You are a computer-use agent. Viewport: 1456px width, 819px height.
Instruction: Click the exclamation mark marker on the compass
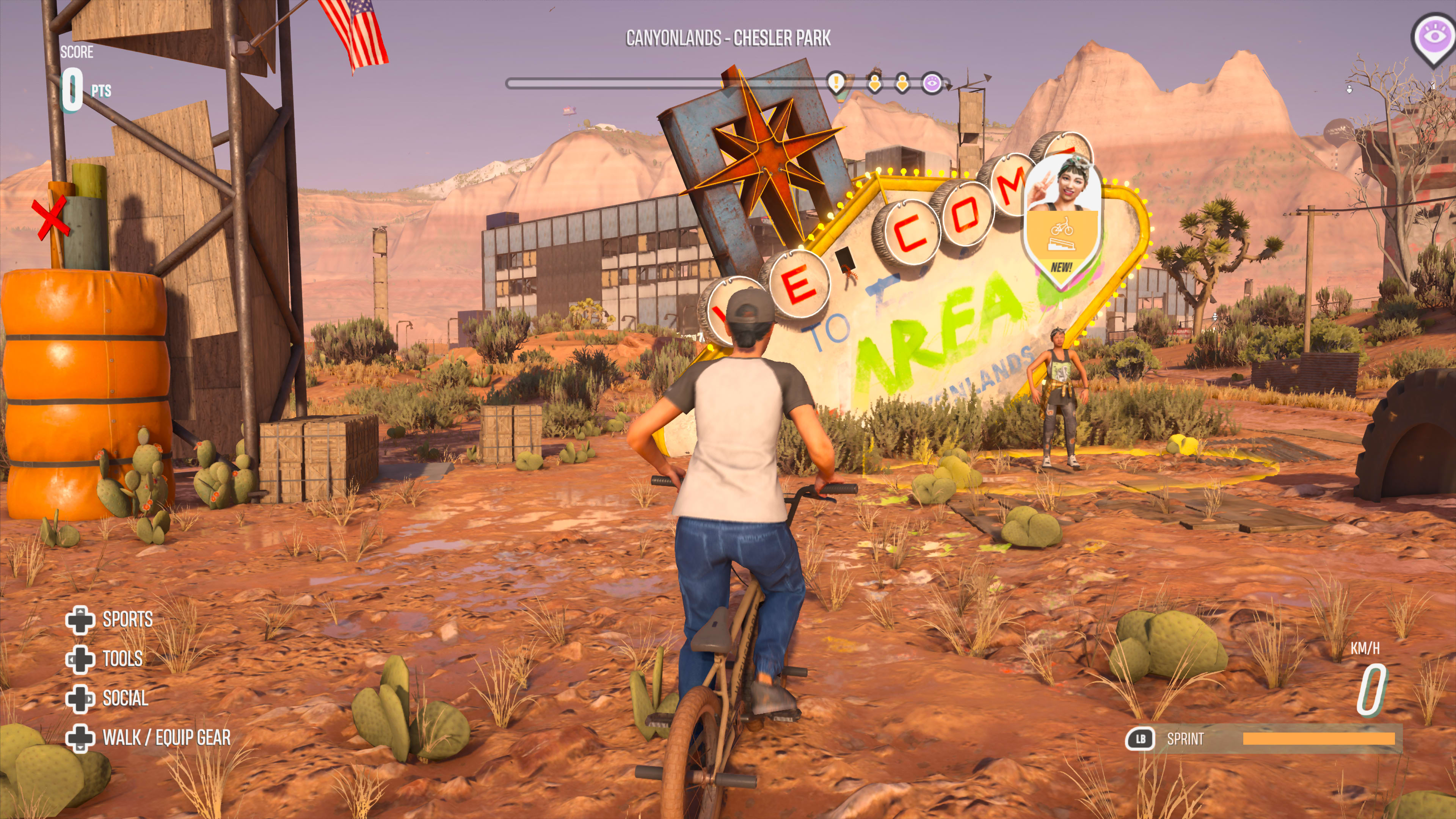click(x=835, y=83)
